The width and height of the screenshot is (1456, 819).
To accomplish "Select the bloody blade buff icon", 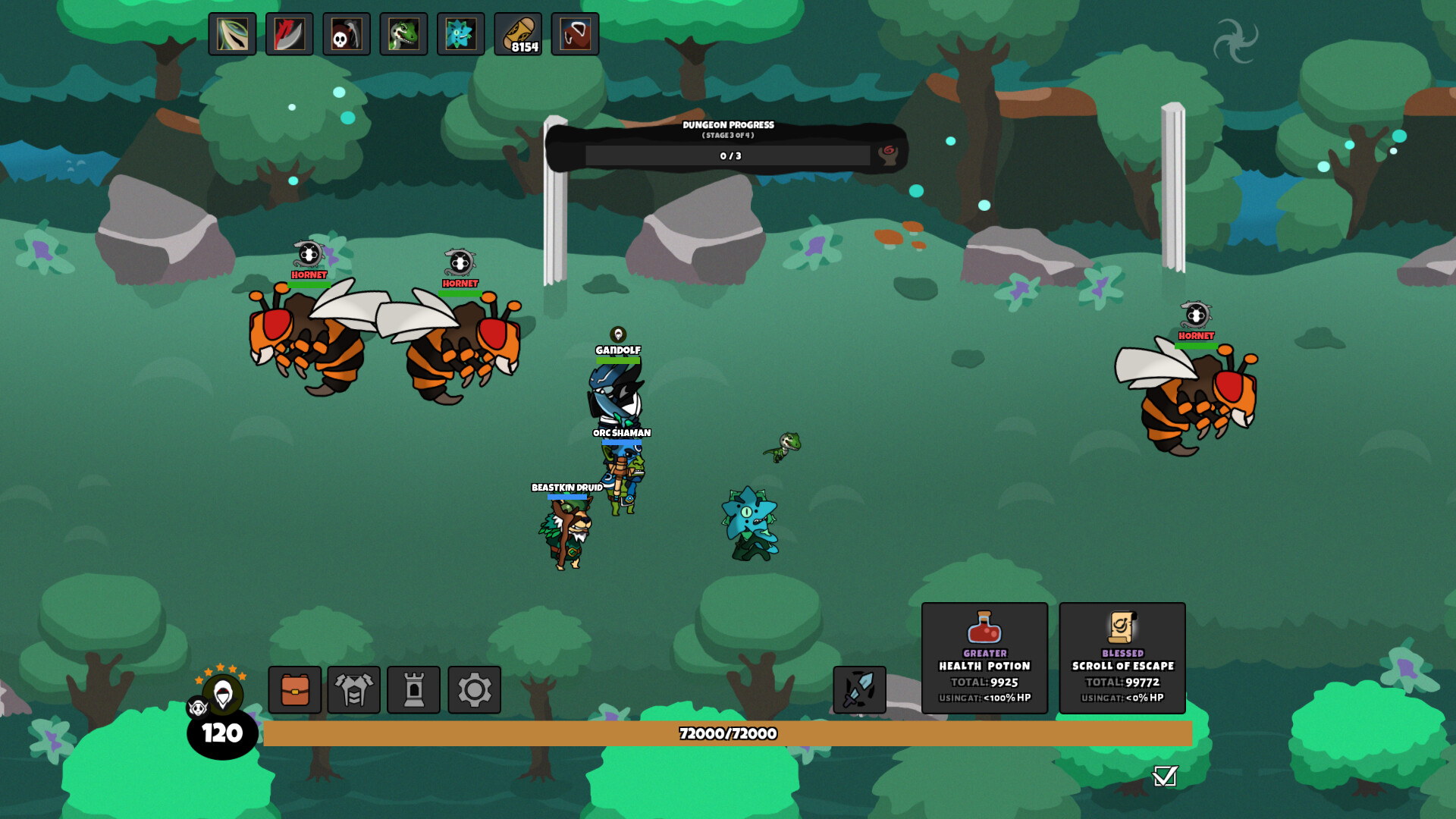I will 289,34.
